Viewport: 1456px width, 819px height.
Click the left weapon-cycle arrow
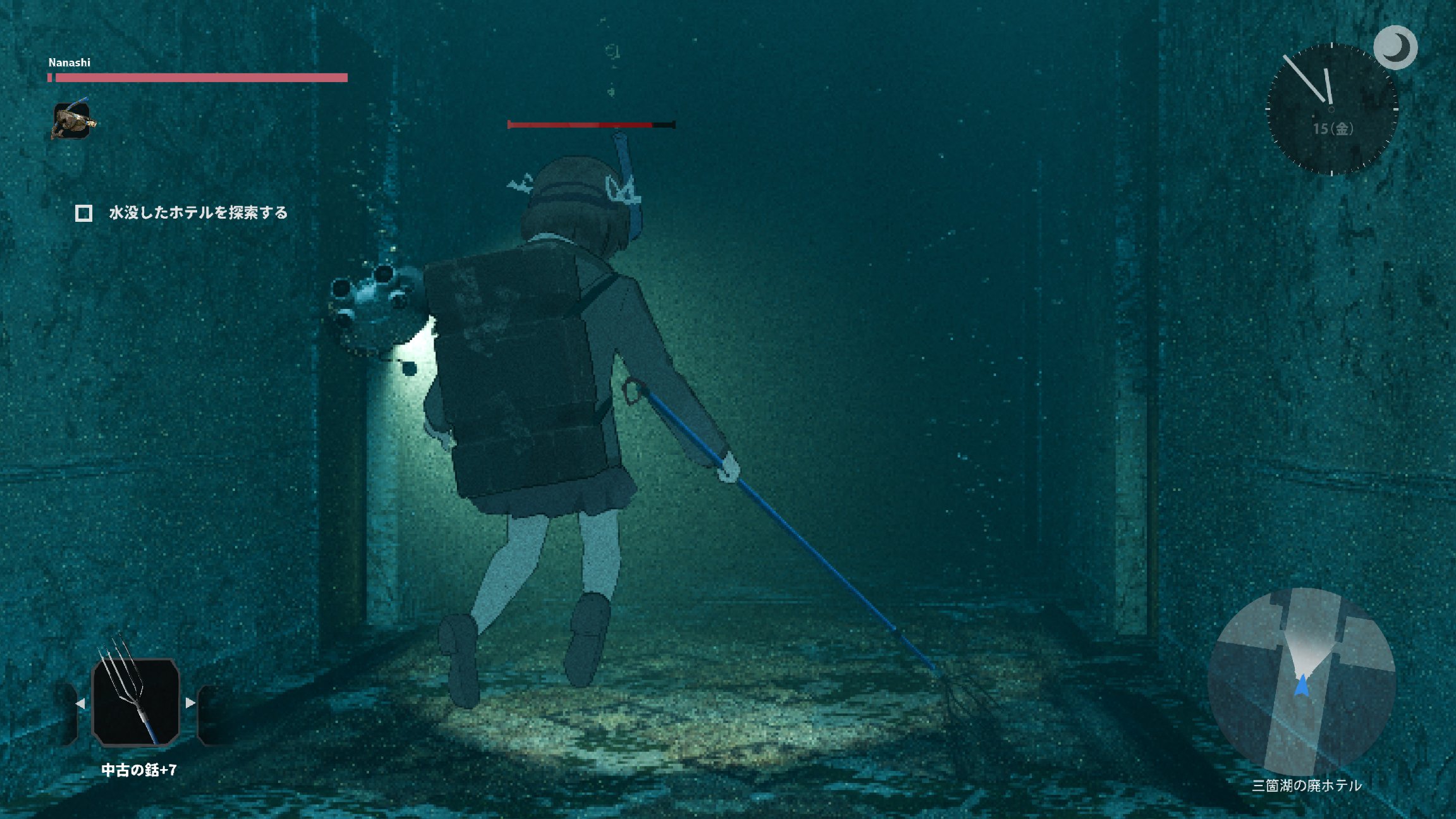[80, 703]
